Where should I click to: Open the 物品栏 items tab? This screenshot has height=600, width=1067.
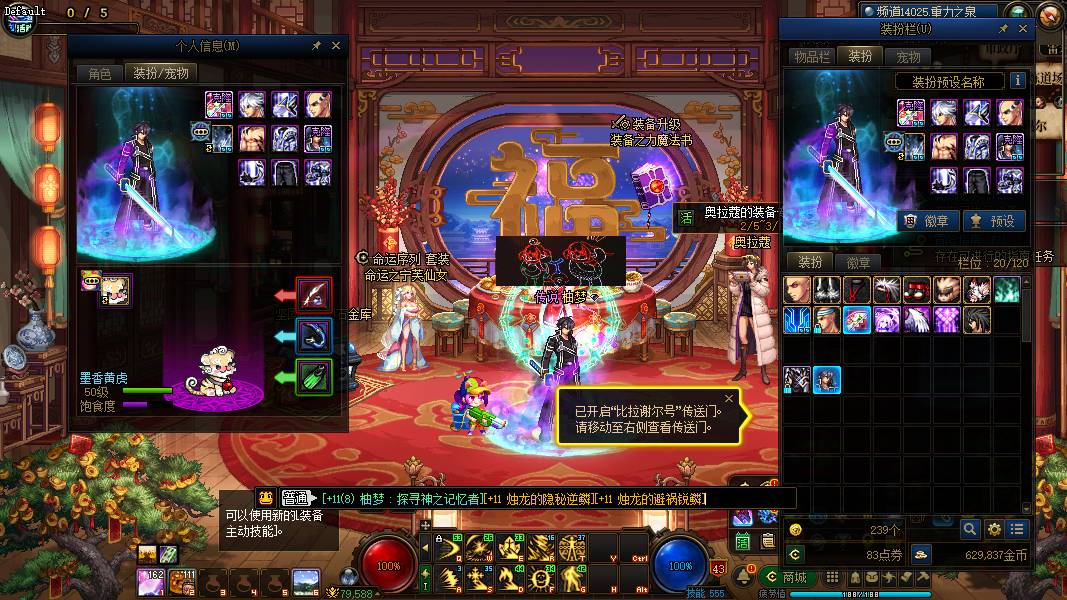pos(811,57)
